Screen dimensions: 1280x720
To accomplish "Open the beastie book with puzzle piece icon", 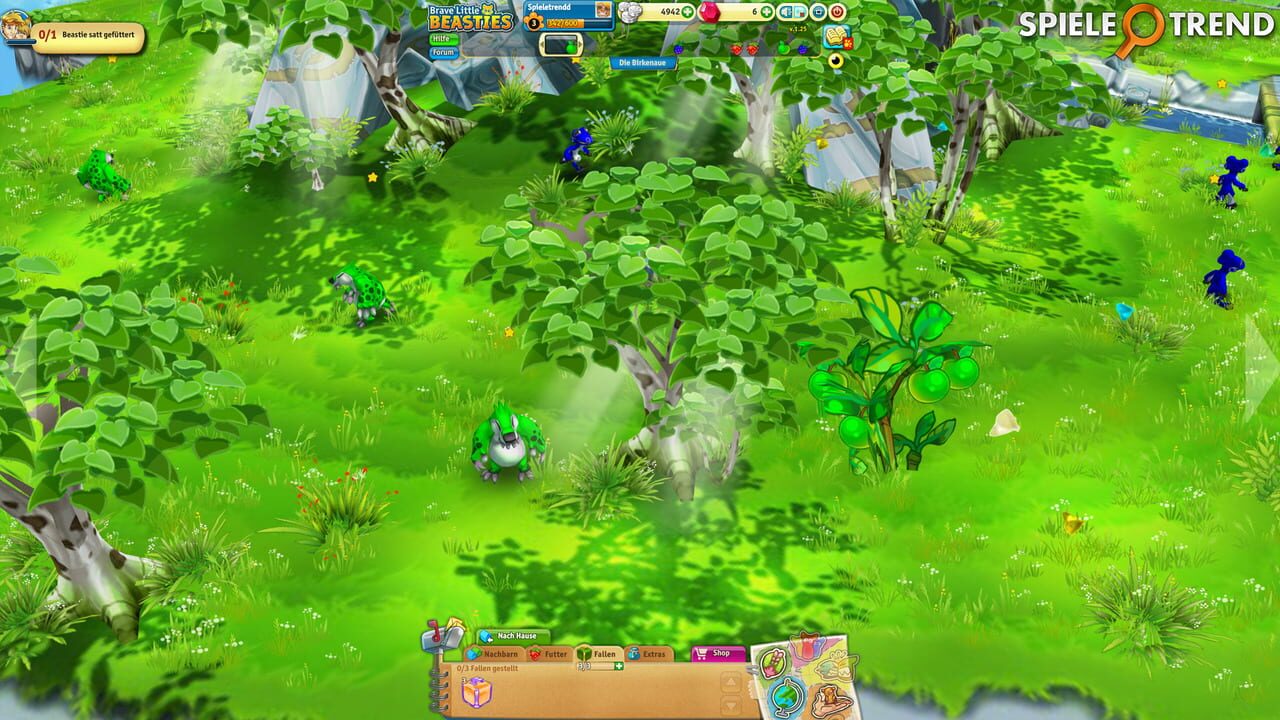I will click(836, 37).
